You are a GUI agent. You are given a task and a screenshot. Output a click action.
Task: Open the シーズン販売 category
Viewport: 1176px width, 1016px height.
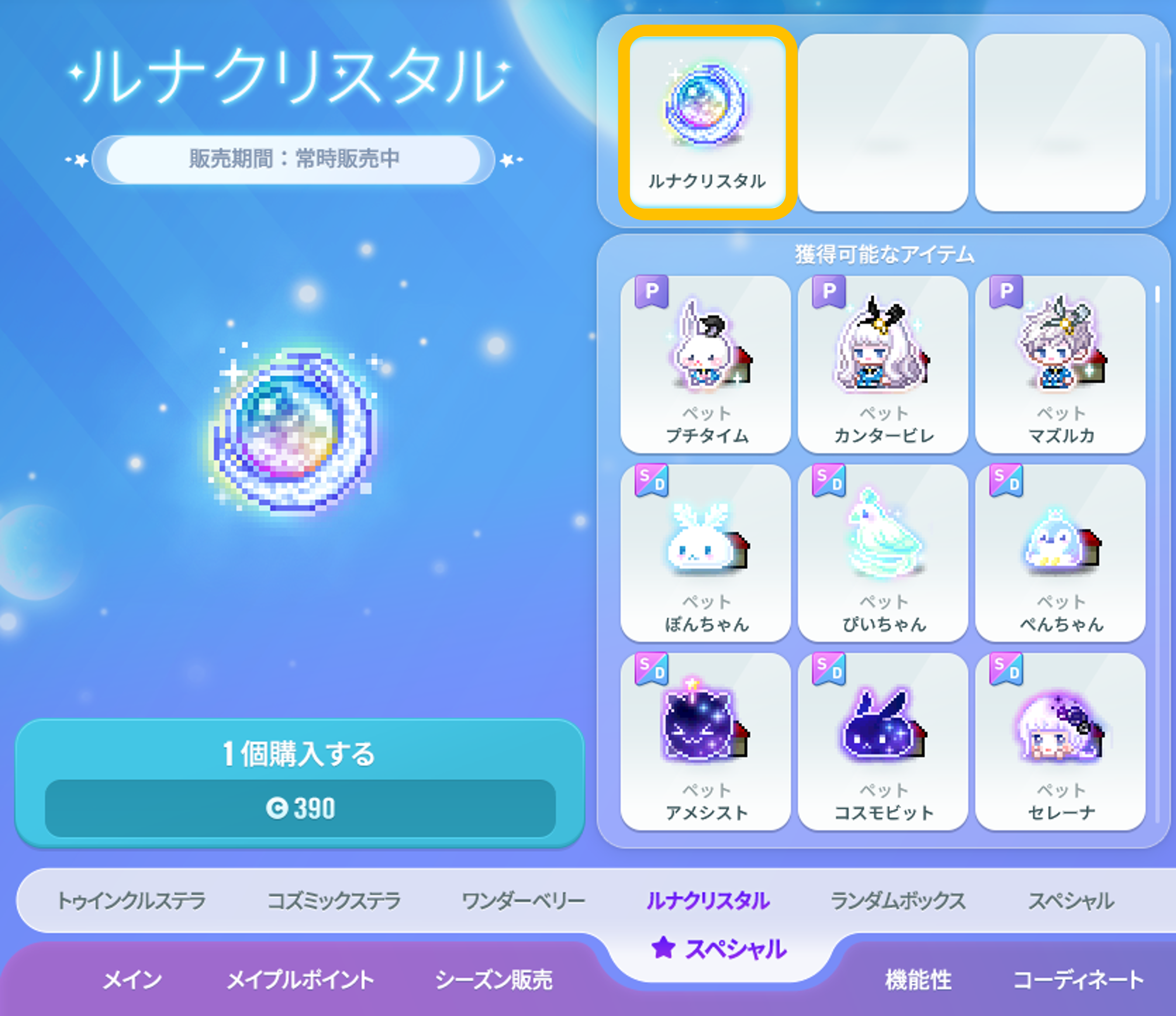[x=494, y=980]
